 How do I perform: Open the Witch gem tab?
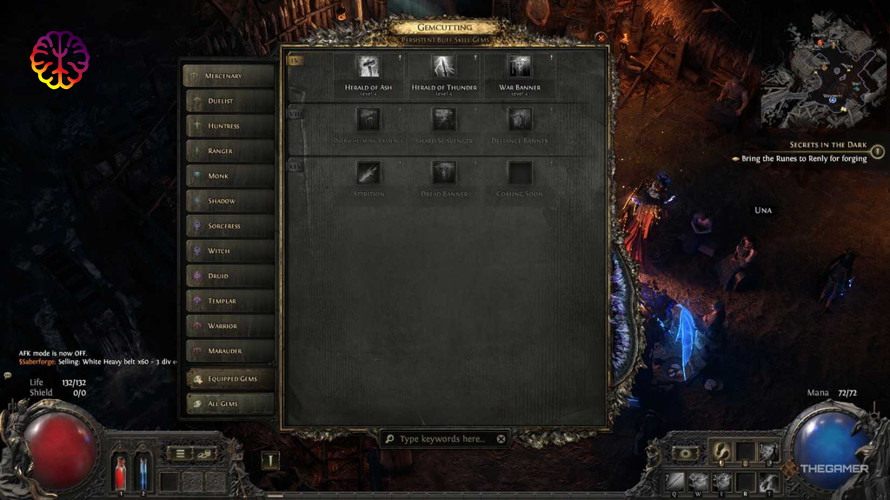[229, 251]
